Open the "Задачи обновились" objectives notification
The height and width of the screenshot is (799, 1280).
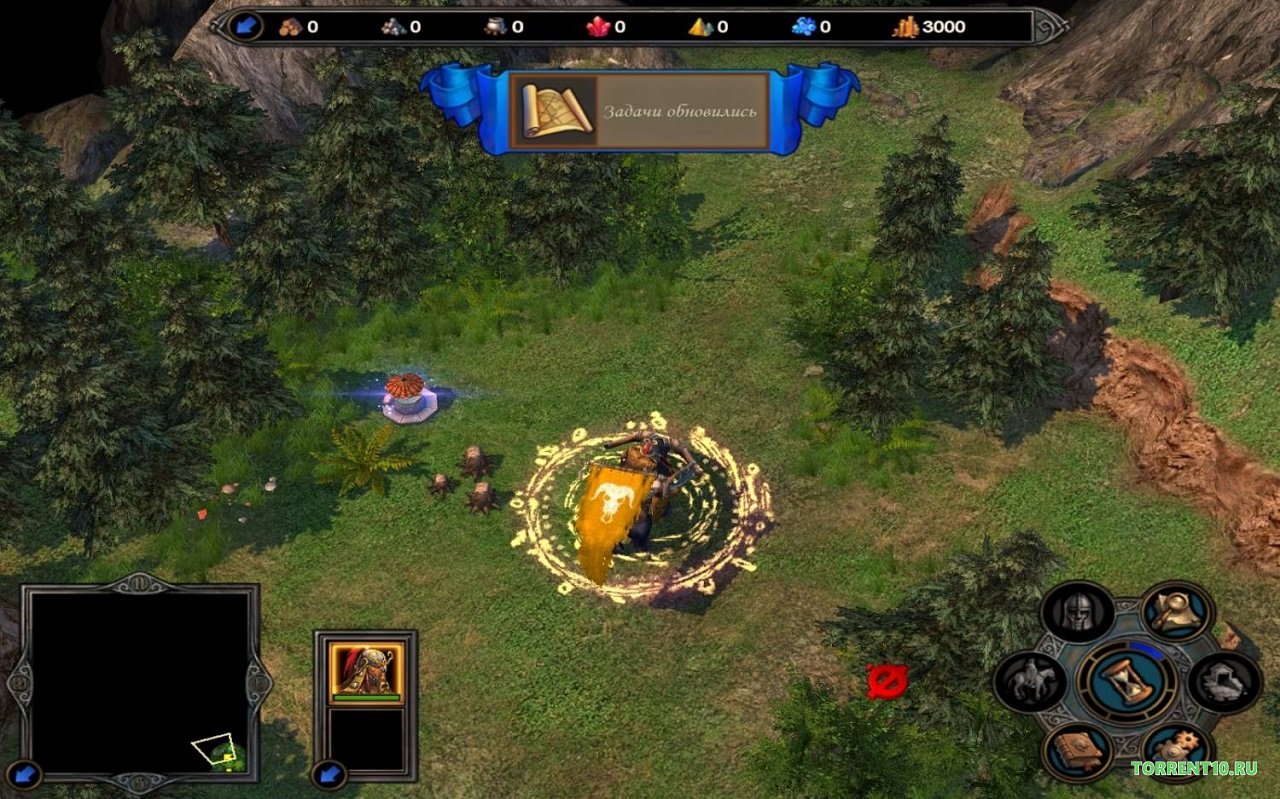[x=640, y=111]
